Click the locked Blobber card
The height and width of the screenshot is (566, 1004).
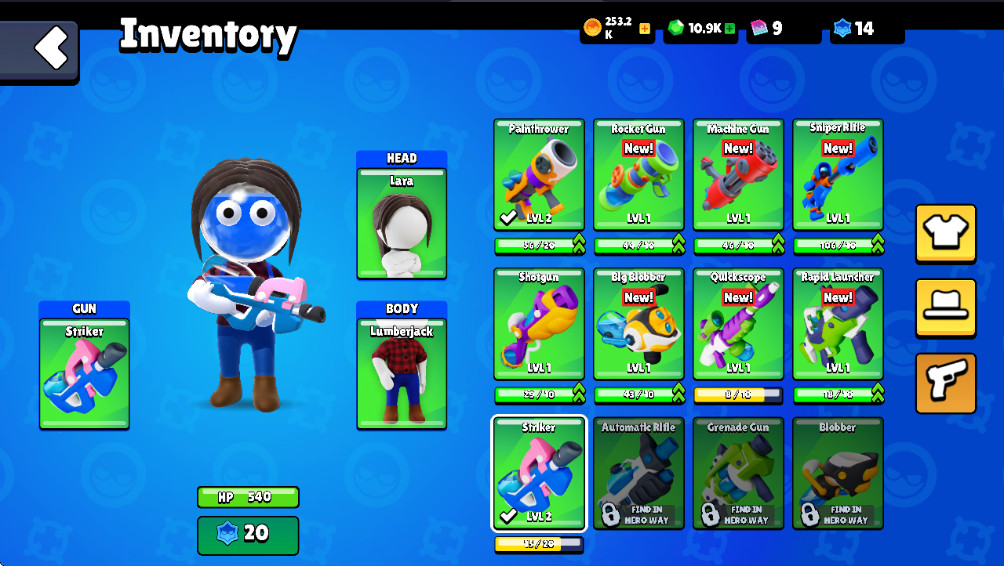(x=838, y=472)
